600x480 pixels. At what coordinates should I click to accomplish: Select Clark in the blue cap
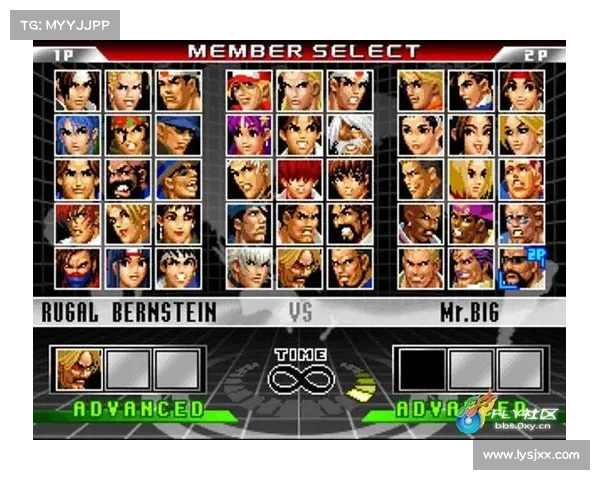pos(177,134)
